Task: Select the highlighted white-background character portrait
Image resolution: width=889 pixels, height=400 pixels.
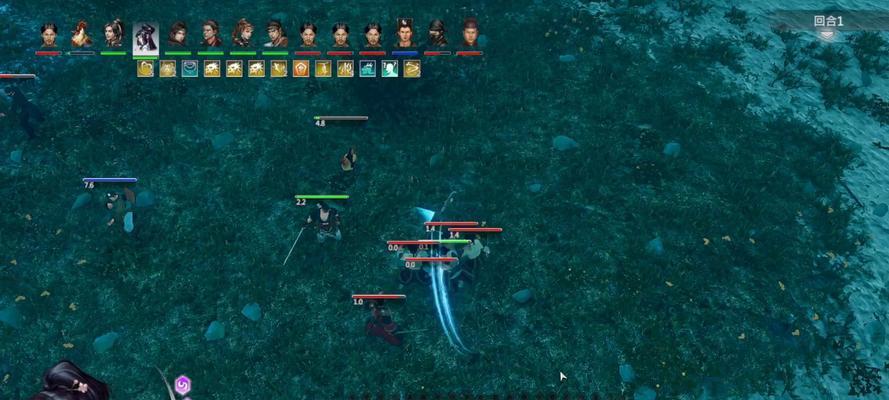Action: (x=145, y=37)
